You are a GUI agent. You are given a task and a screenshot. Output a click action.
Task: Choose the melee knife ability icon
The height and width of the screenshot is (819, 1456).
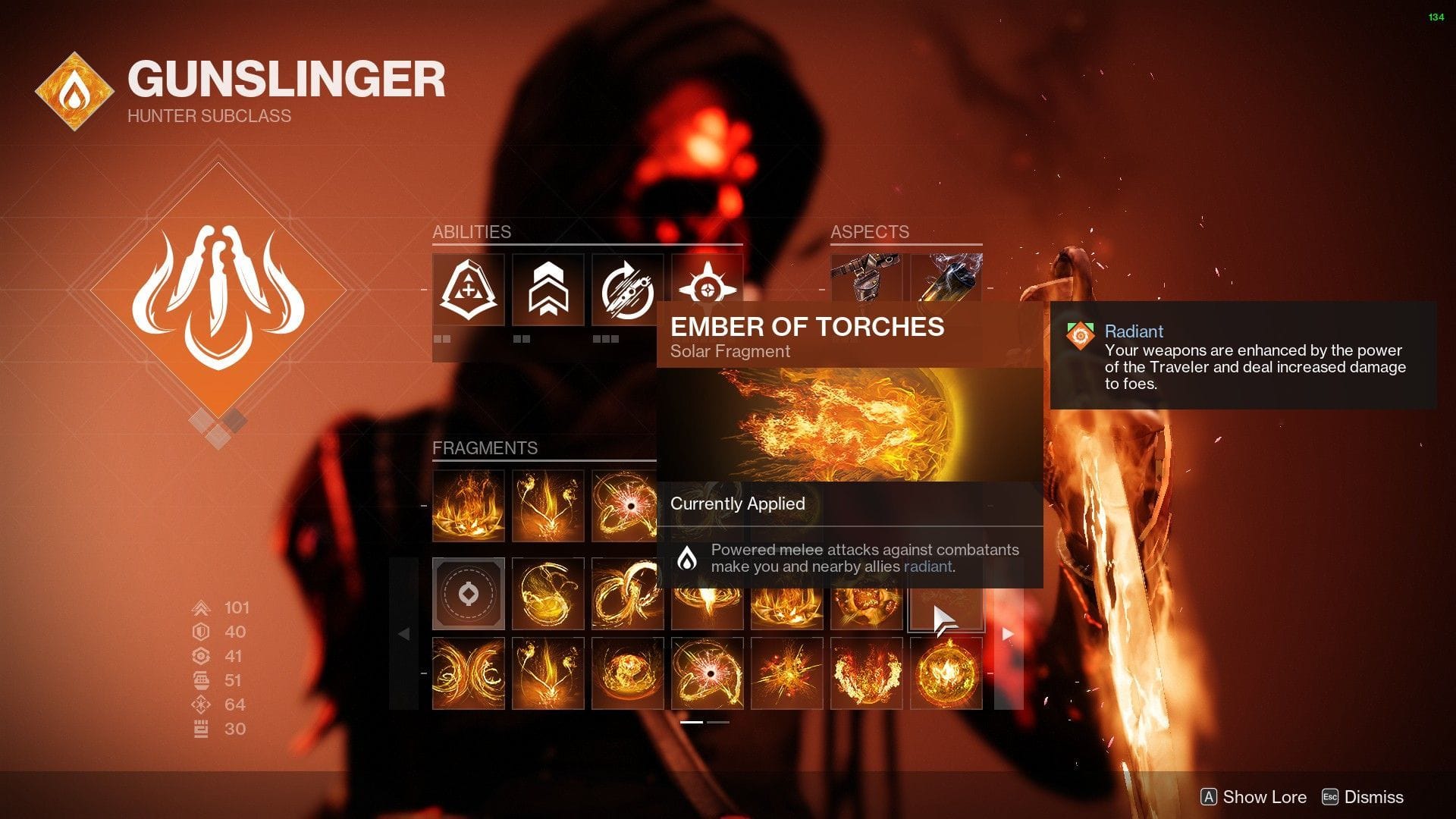tap(627, 290)
